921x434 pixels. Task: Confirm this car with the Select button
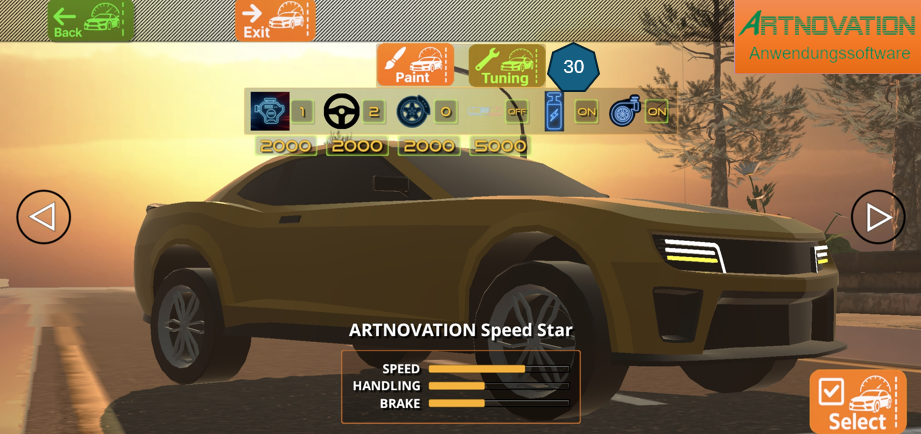tap(857, 402)
